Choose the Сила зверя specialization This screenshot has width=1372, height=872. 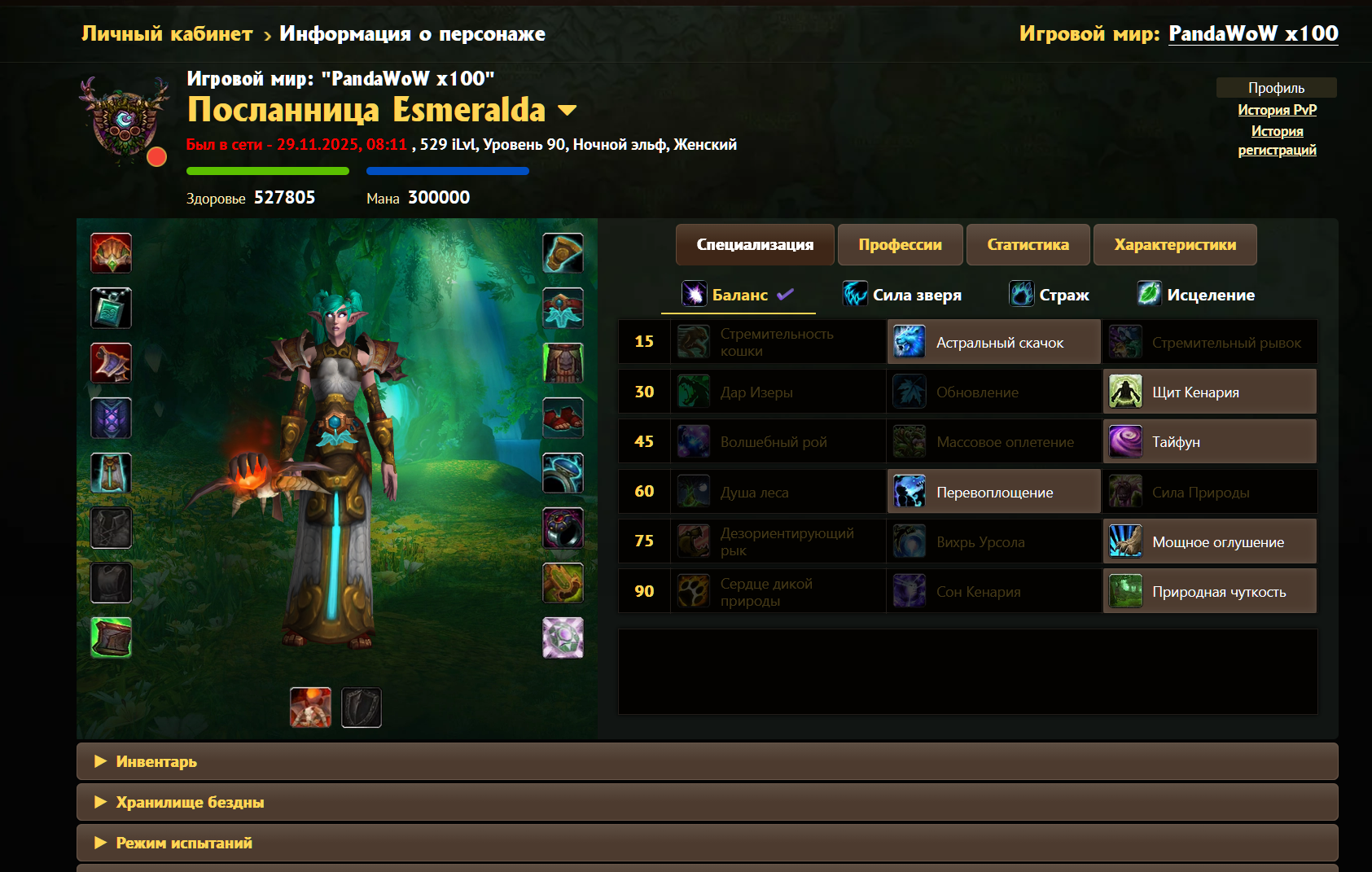902,295
